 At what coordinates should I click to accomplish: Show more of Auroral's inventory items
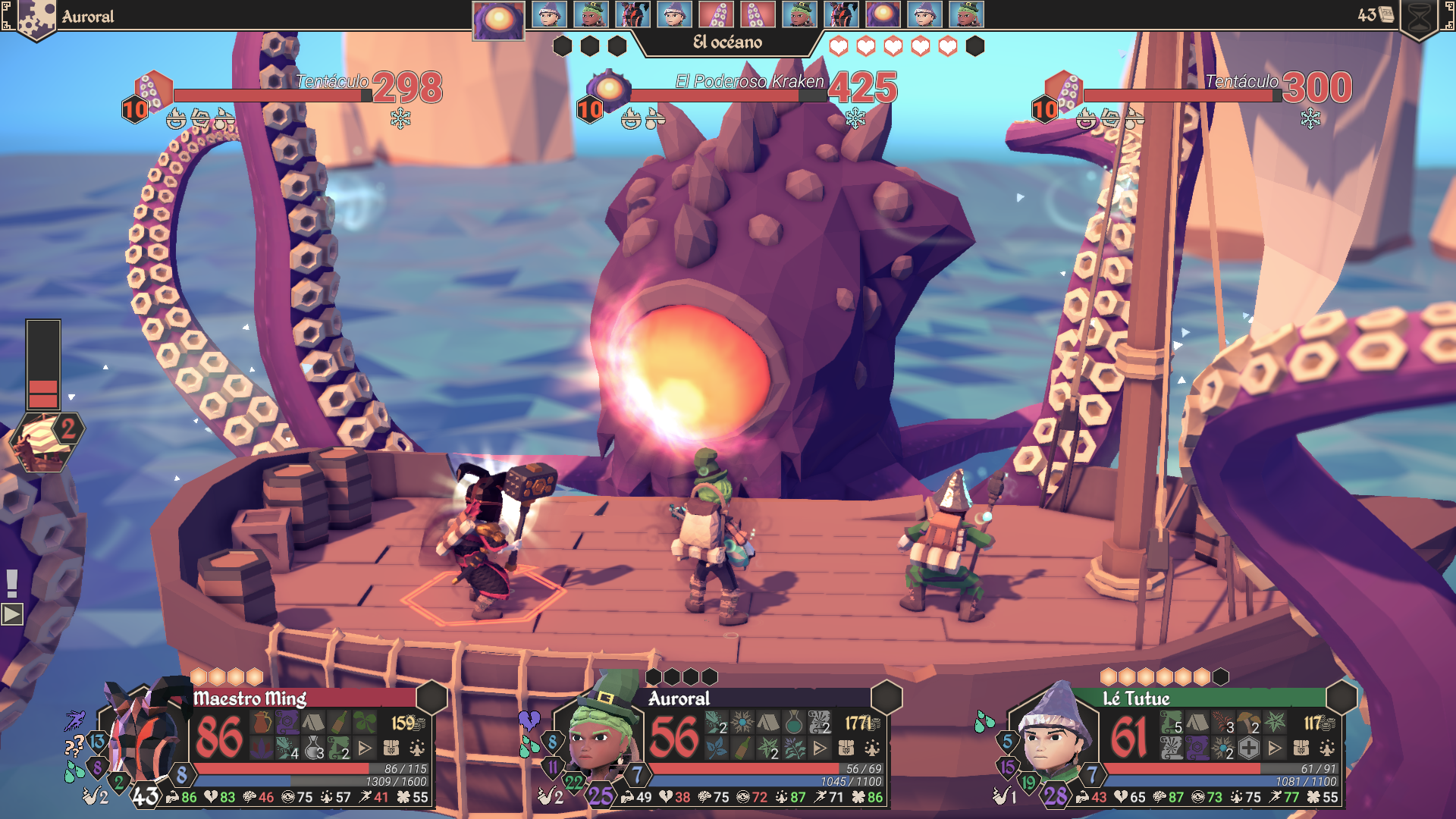pos(820,748)
